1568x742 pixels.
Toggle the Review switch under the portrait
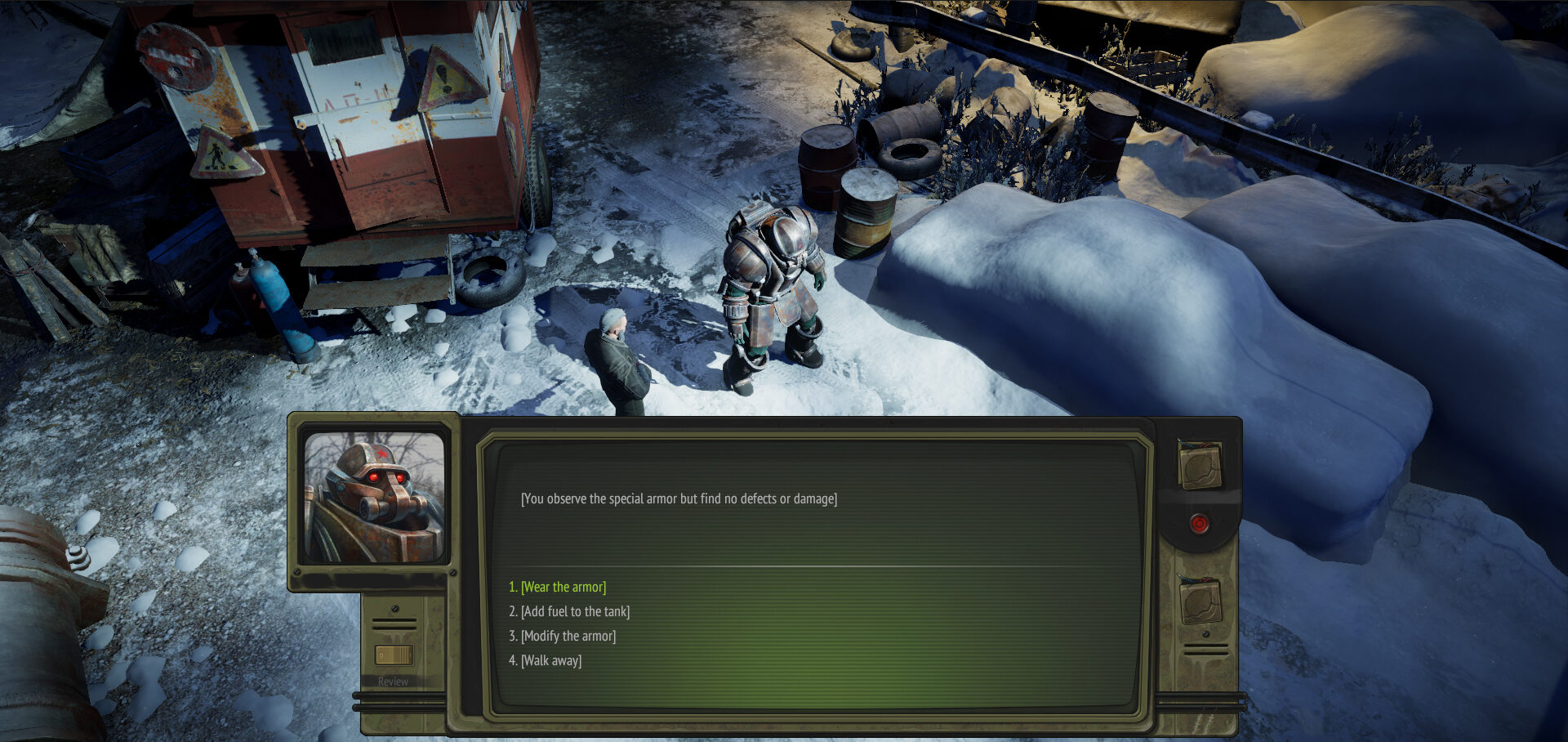[x=394, y=655]
